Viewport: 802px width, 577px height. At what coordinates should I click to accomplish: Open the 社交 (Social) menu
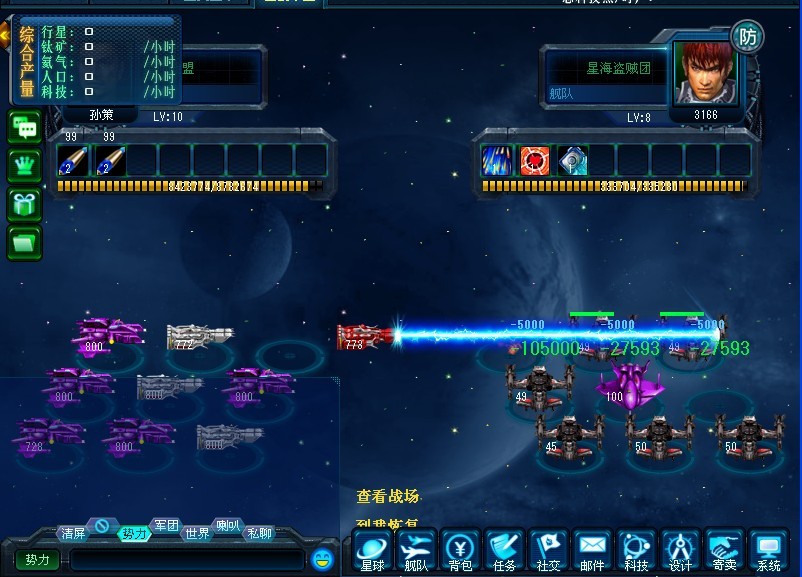click(548, 551)
